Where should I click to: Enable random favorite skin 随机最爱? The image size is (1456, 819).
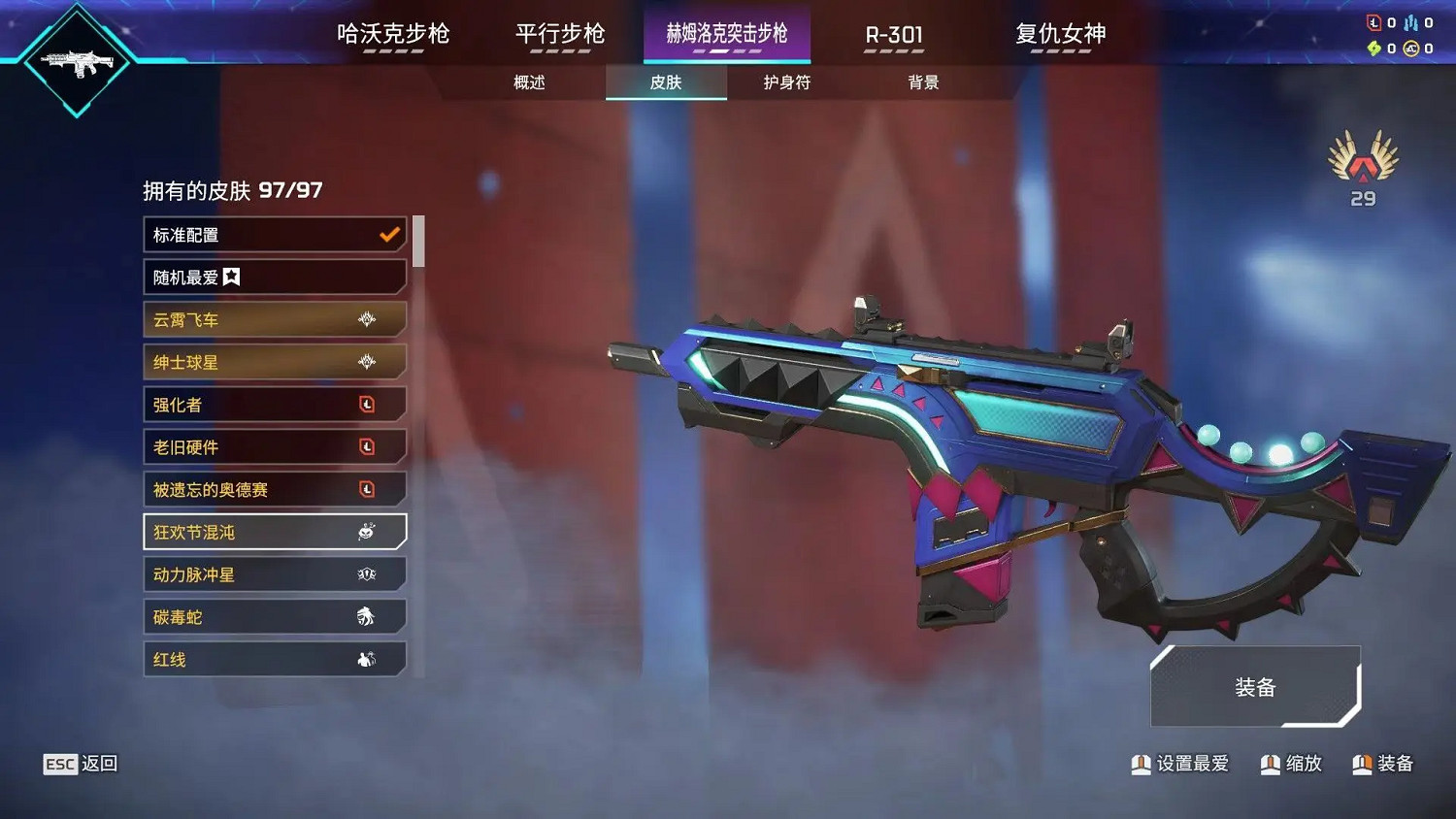[x=275, y=277]
